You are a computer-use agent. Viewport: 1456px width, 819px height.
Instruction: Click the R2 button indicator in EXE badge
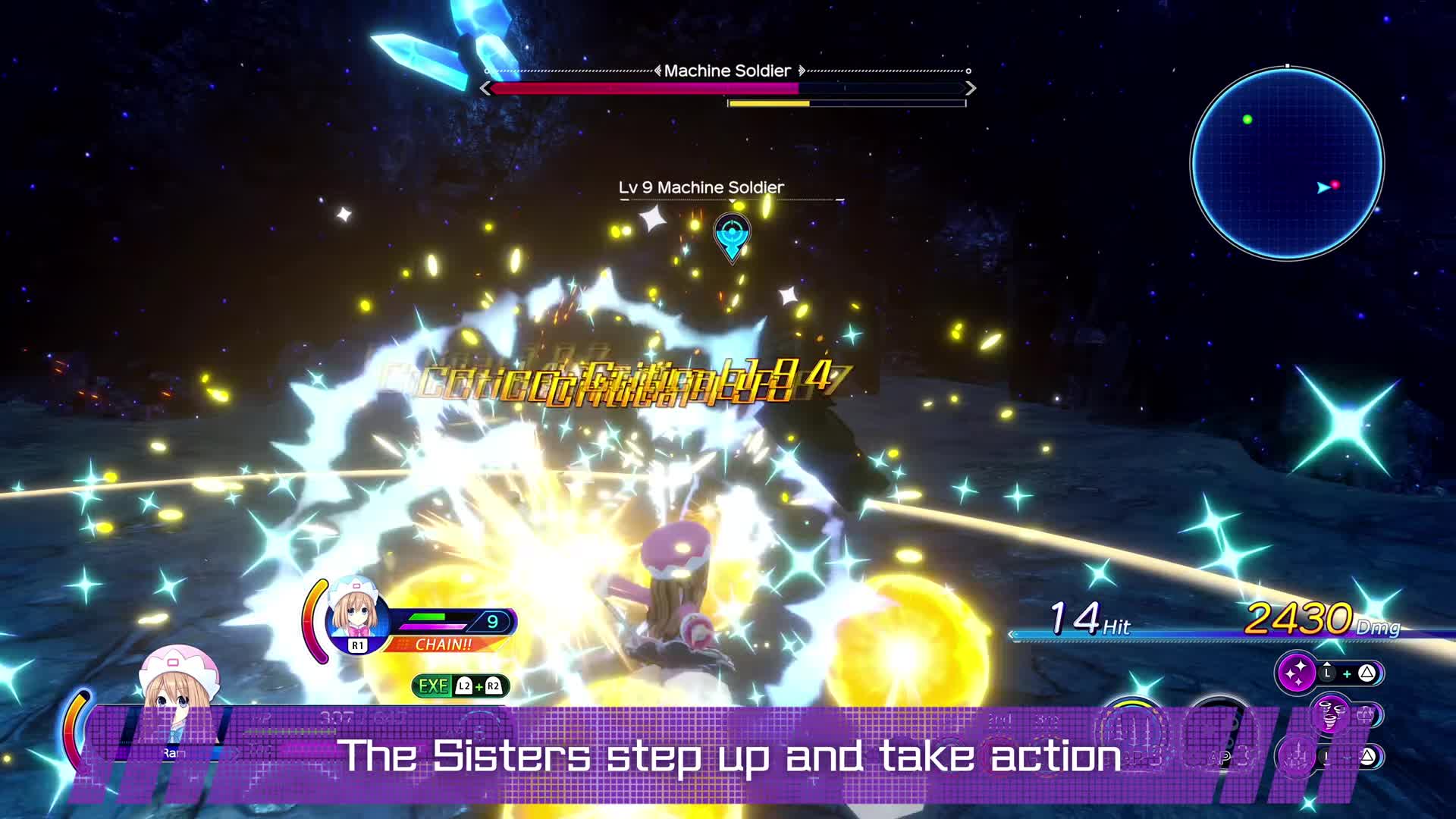[494, 687]
